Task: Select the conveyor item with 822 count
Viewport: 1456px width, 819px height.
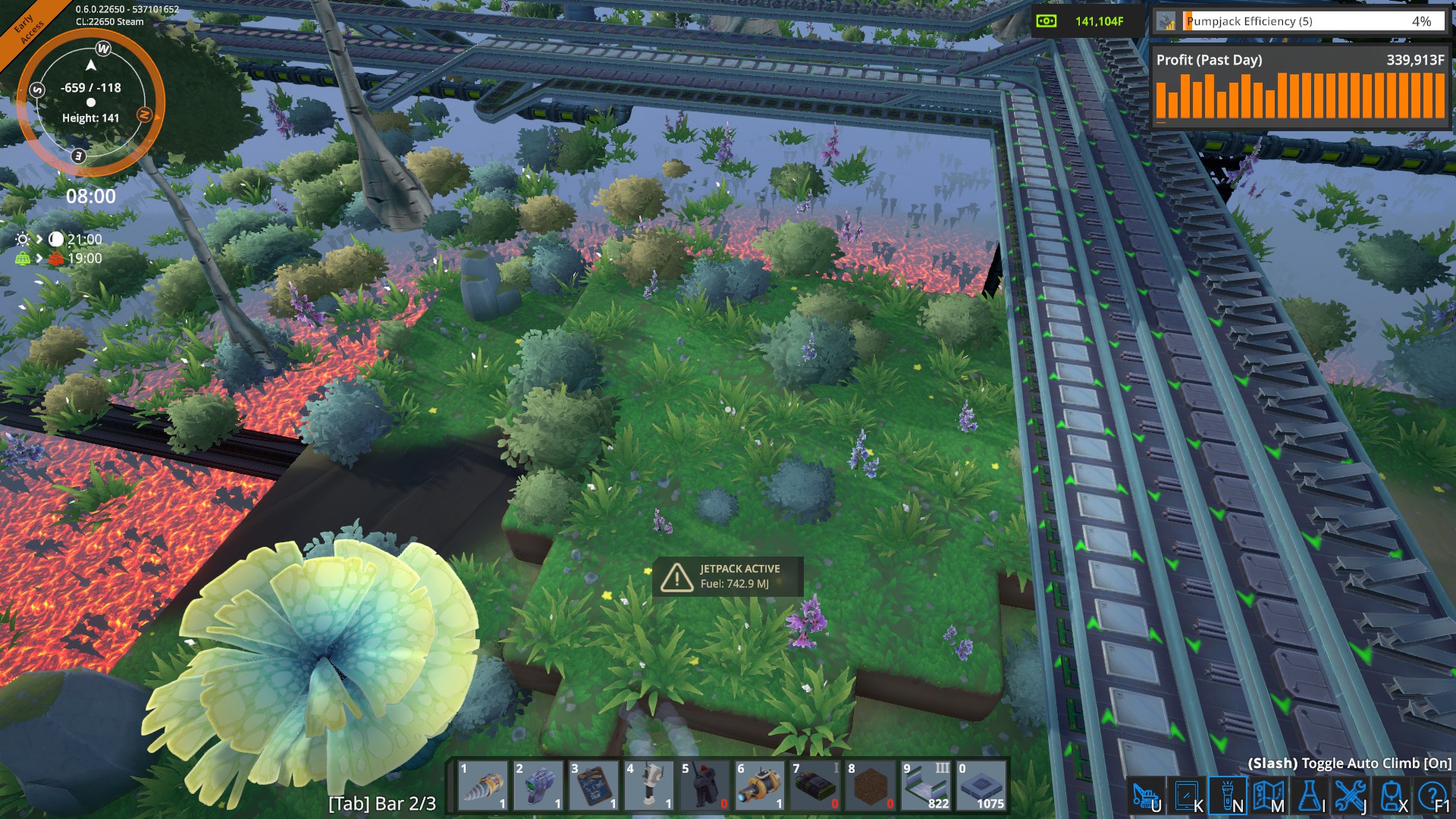Action: 926,786
